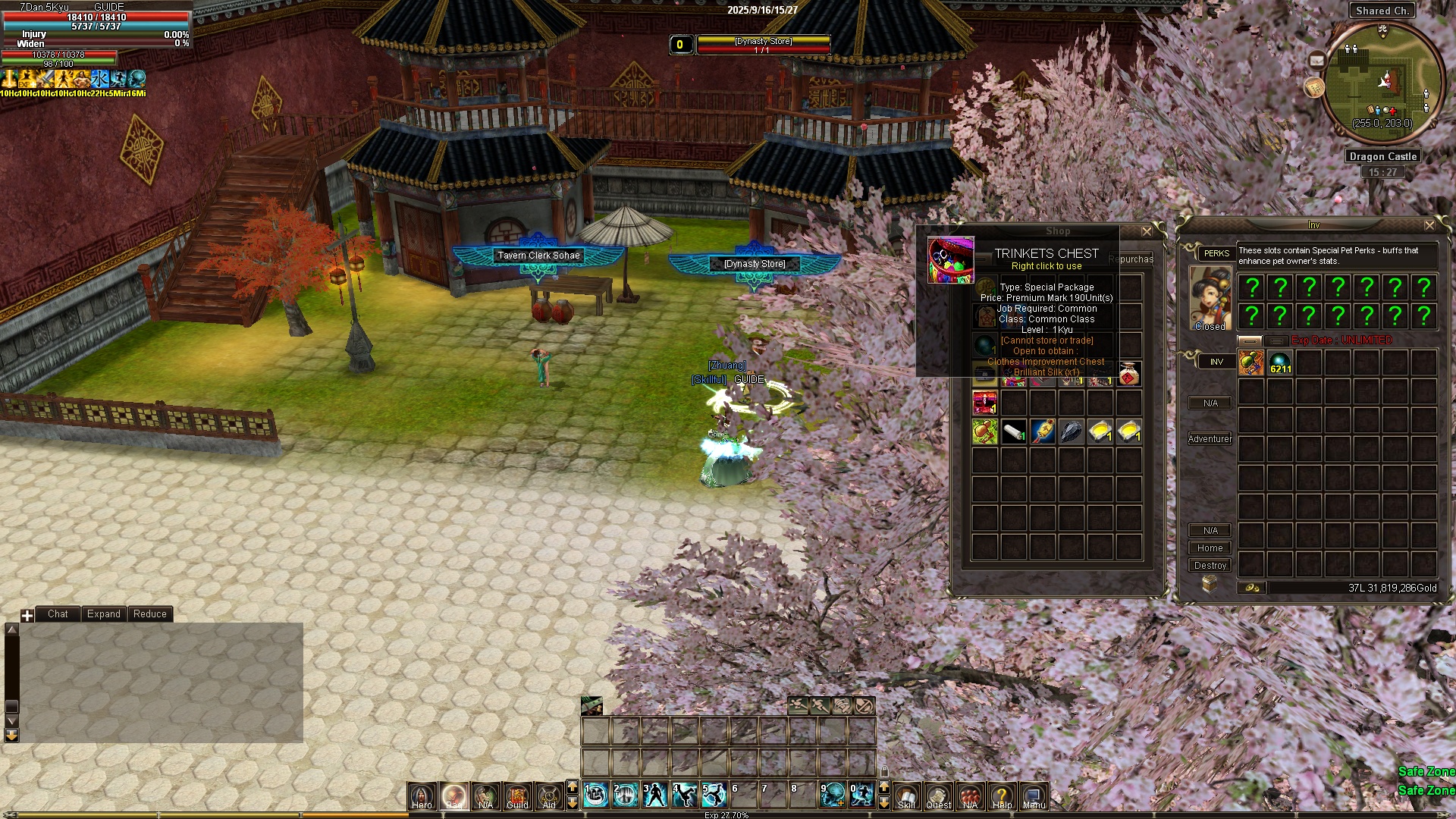Open the Help panel
Viewport: 1456px width, 819px height.
tap(1002, 795)
